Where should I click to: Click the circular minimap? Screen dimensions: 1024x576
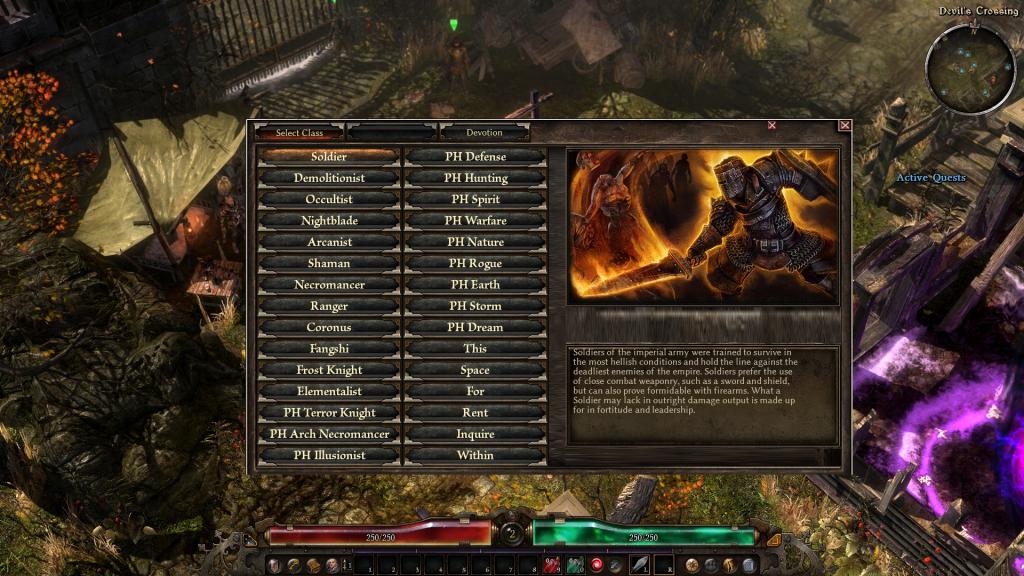[969, 66]
